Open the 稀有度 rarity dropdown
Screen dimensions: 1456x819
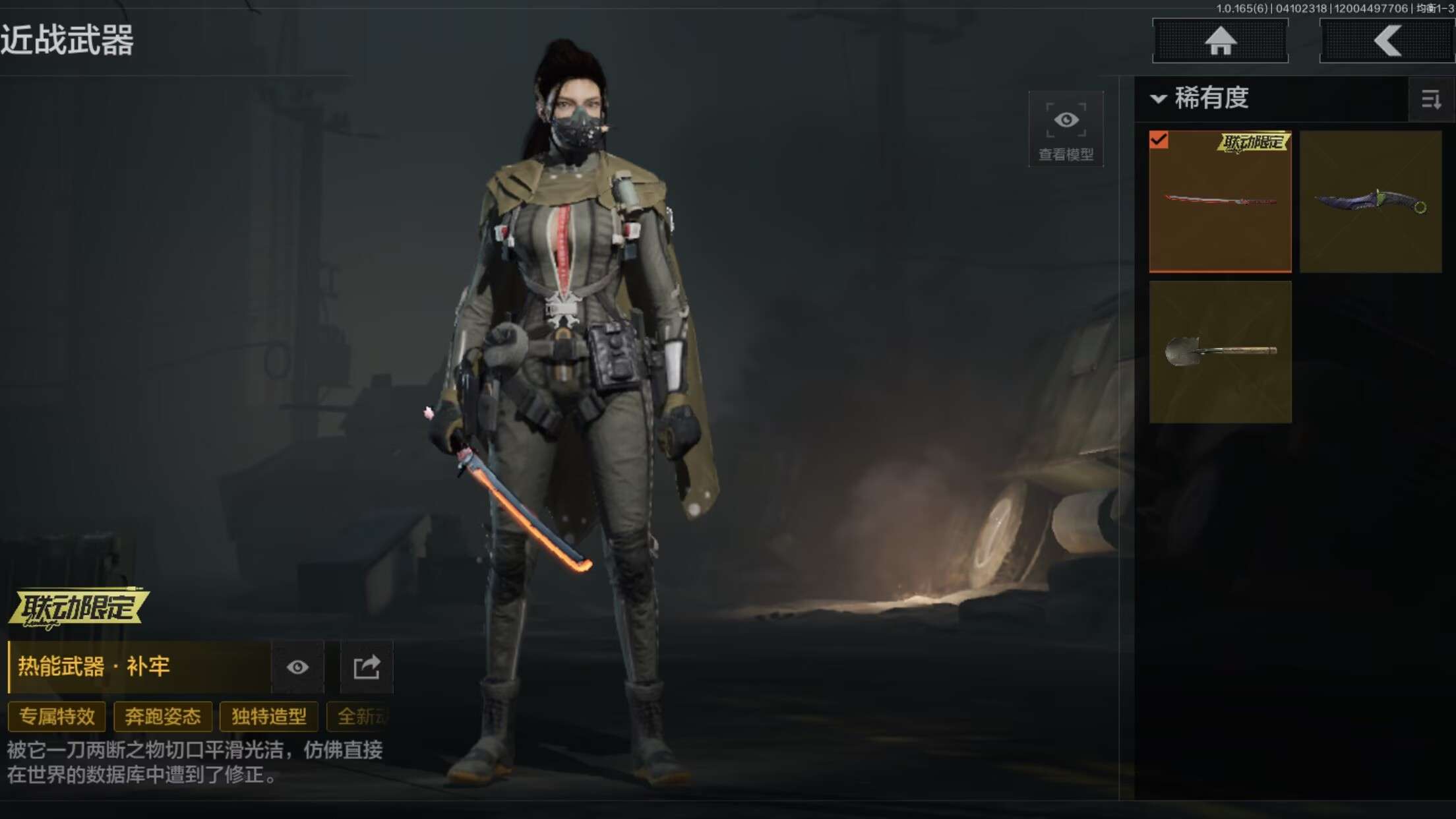[1201, 99]
